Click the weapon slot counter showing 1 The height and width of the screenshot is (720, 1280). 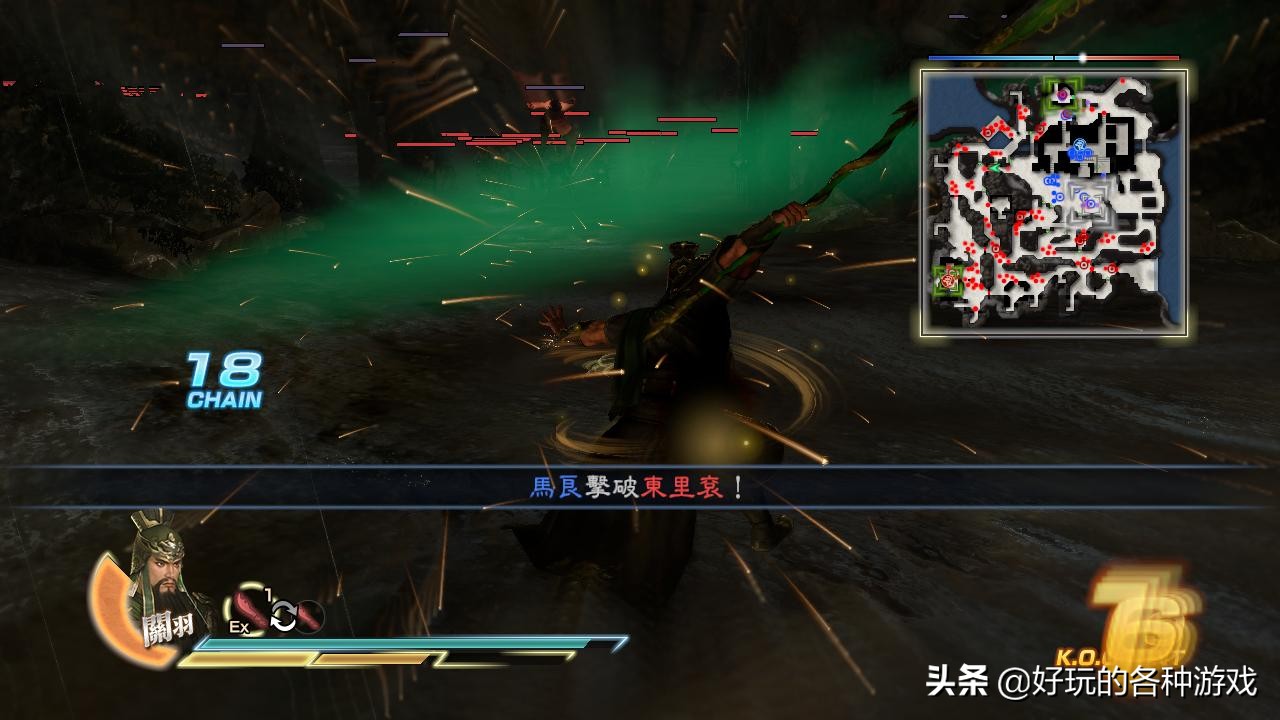click(266, 593)
